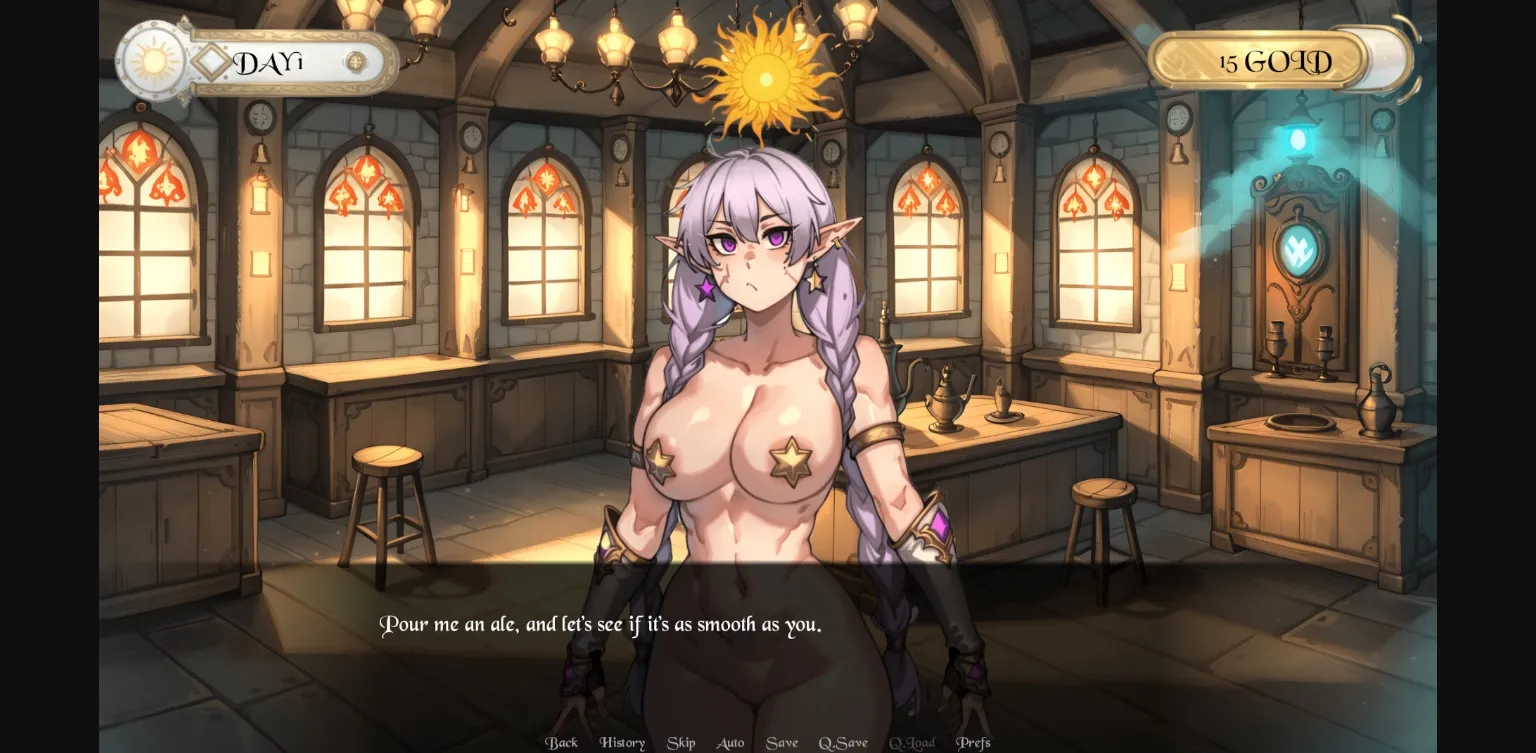Enable Auto-forward mode
The height and width of the screenshot is (753, 1536).
730,742
